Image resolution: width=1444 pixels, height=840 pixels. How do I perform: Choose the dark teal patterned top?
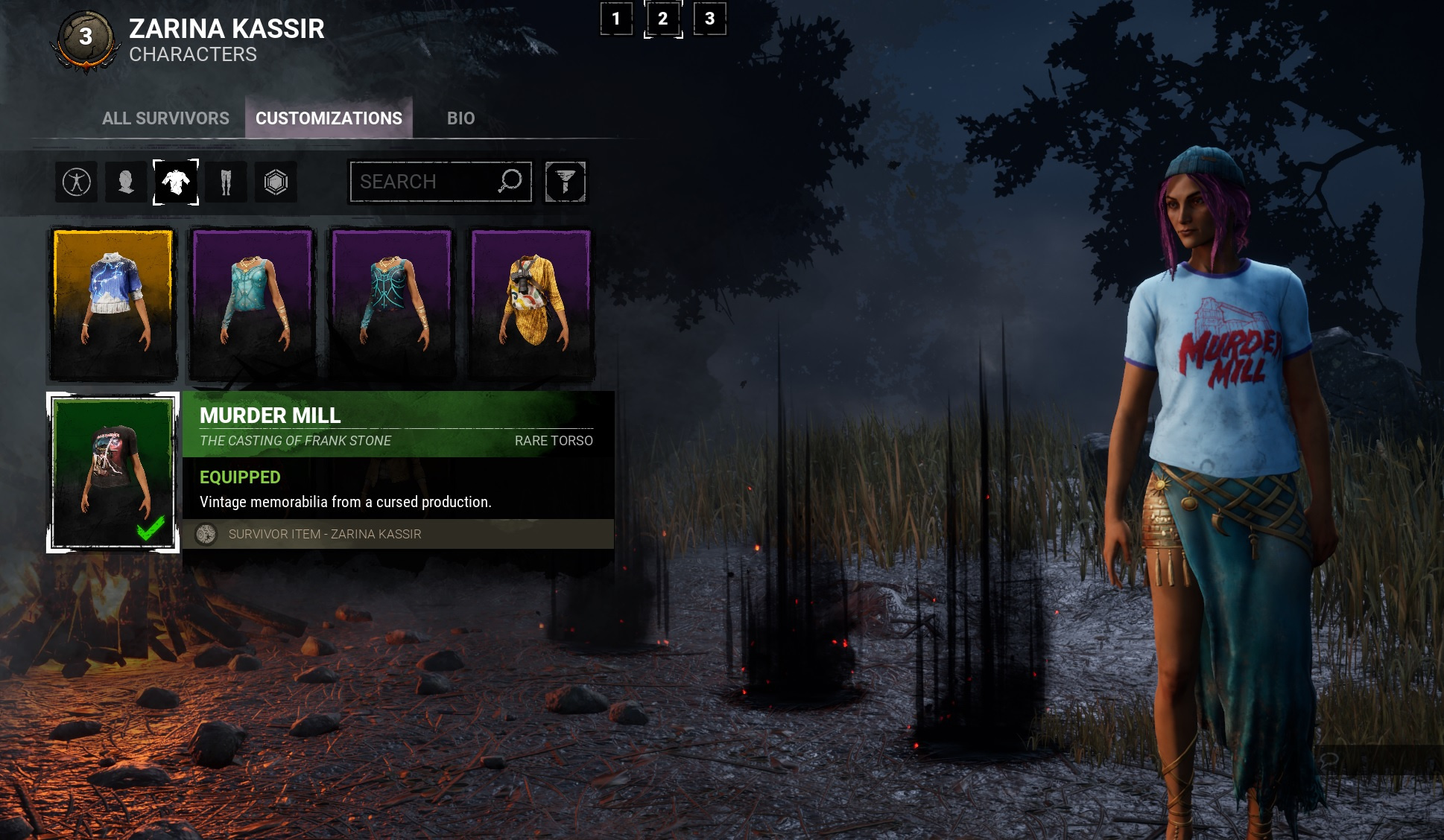392,304
